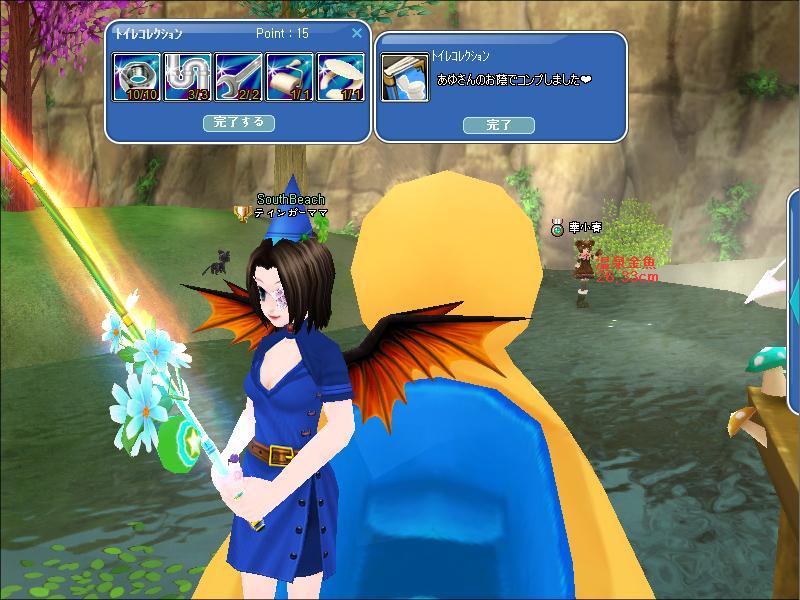Select the drain pipe item slot

(x=188, y=78)
